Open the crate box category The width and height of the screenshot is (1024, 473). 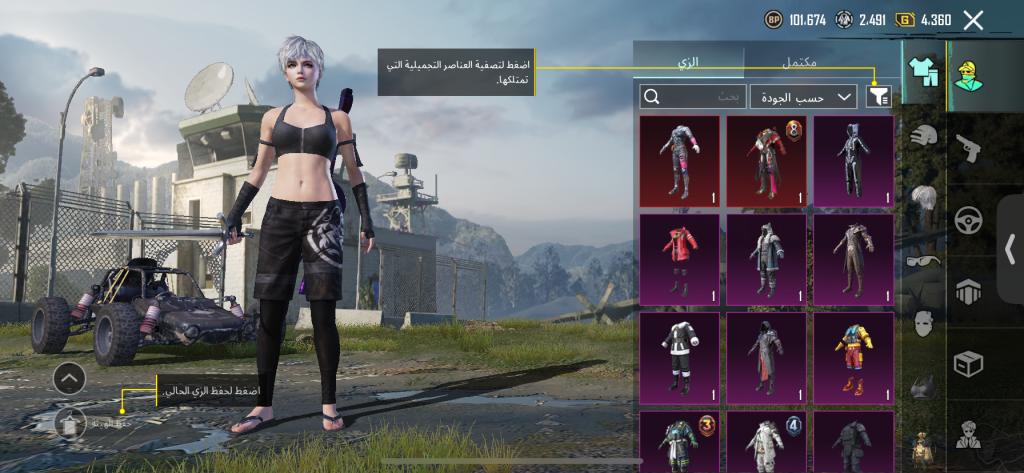(968, 363)
